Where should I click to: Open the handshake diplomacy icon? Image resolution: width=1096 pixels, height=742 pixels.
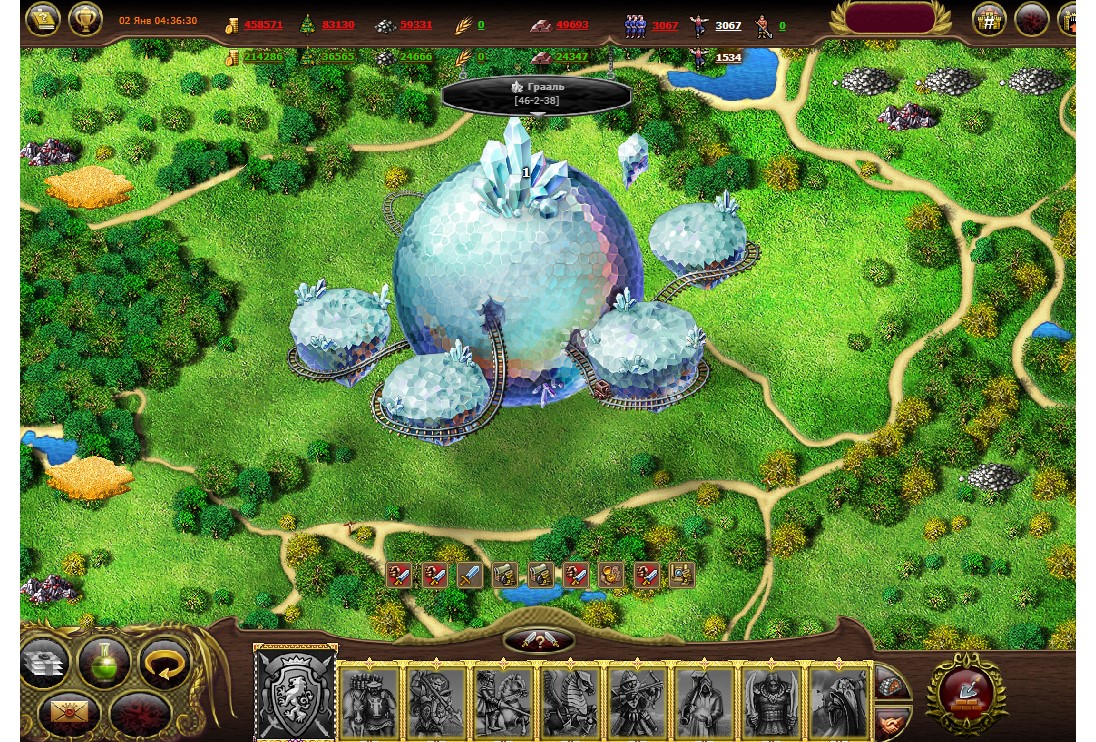[893, 722]
